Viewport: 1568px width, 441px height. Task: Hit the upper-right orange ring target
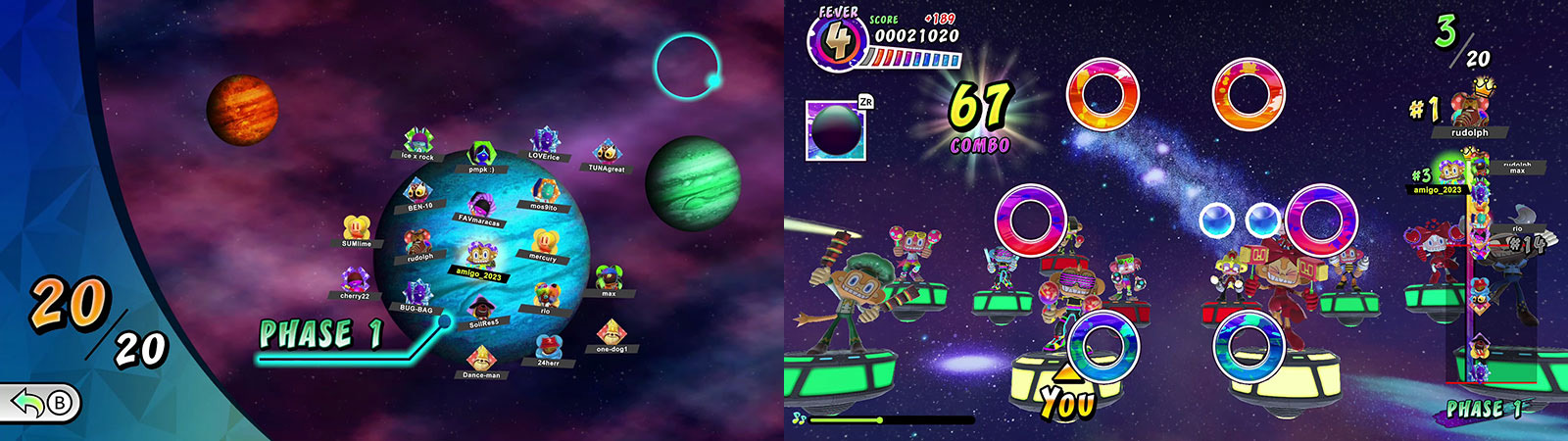(x=1249, y=94)
